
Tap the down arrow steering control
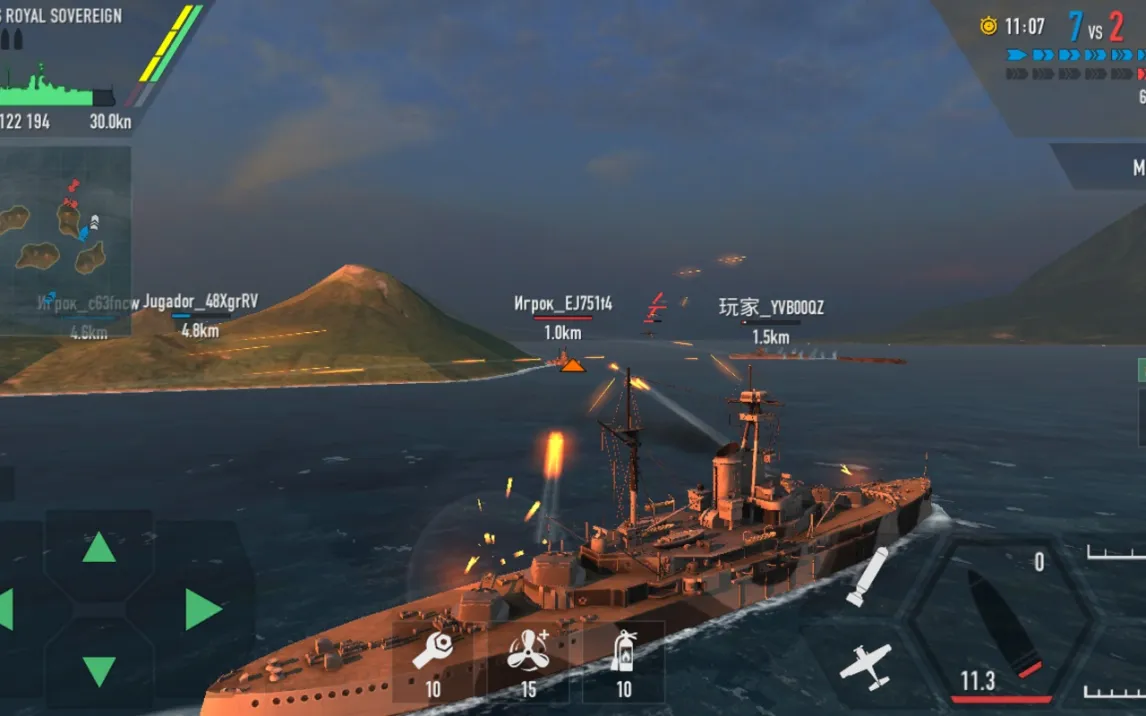(x=99, y=670)
